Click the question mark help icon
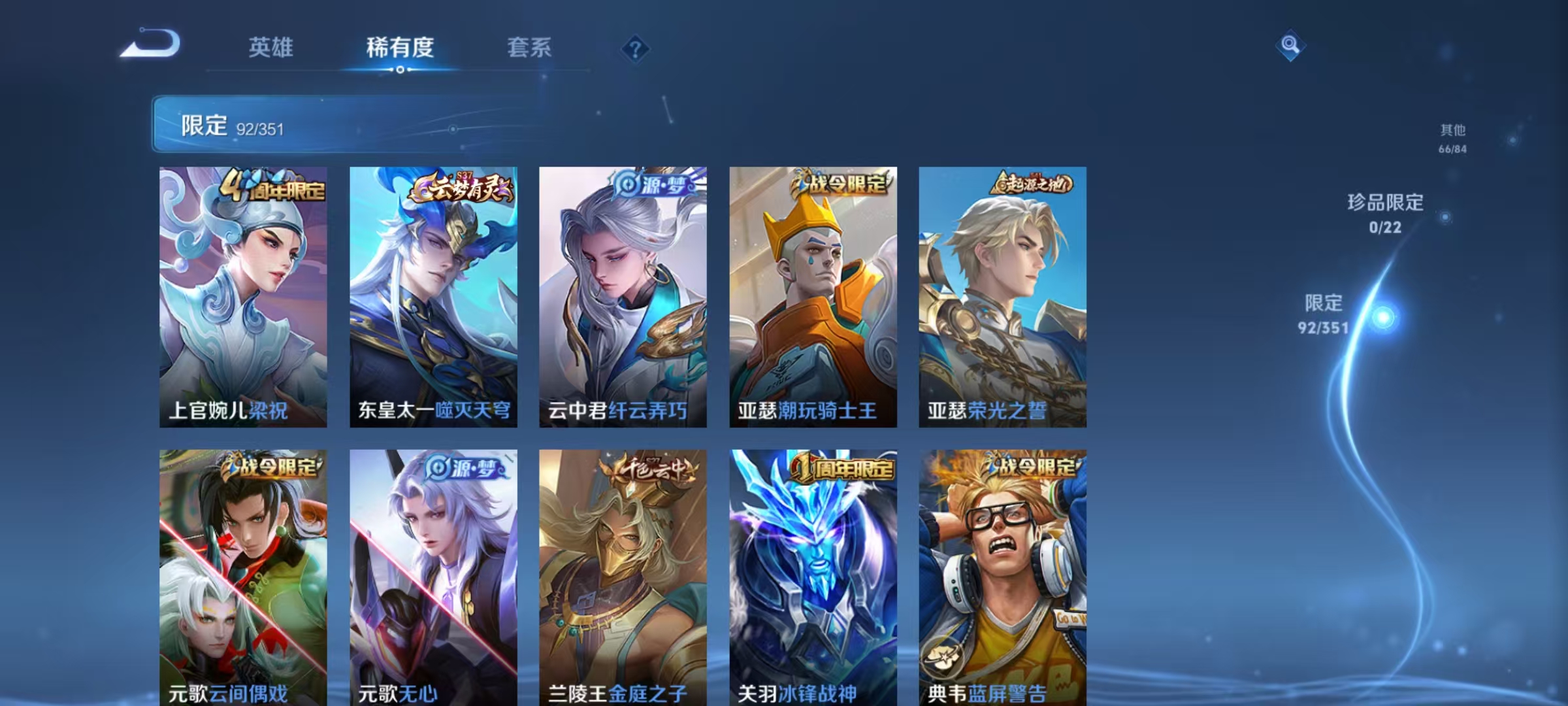Screen dimensions: 1568x706 click(635, 47)
